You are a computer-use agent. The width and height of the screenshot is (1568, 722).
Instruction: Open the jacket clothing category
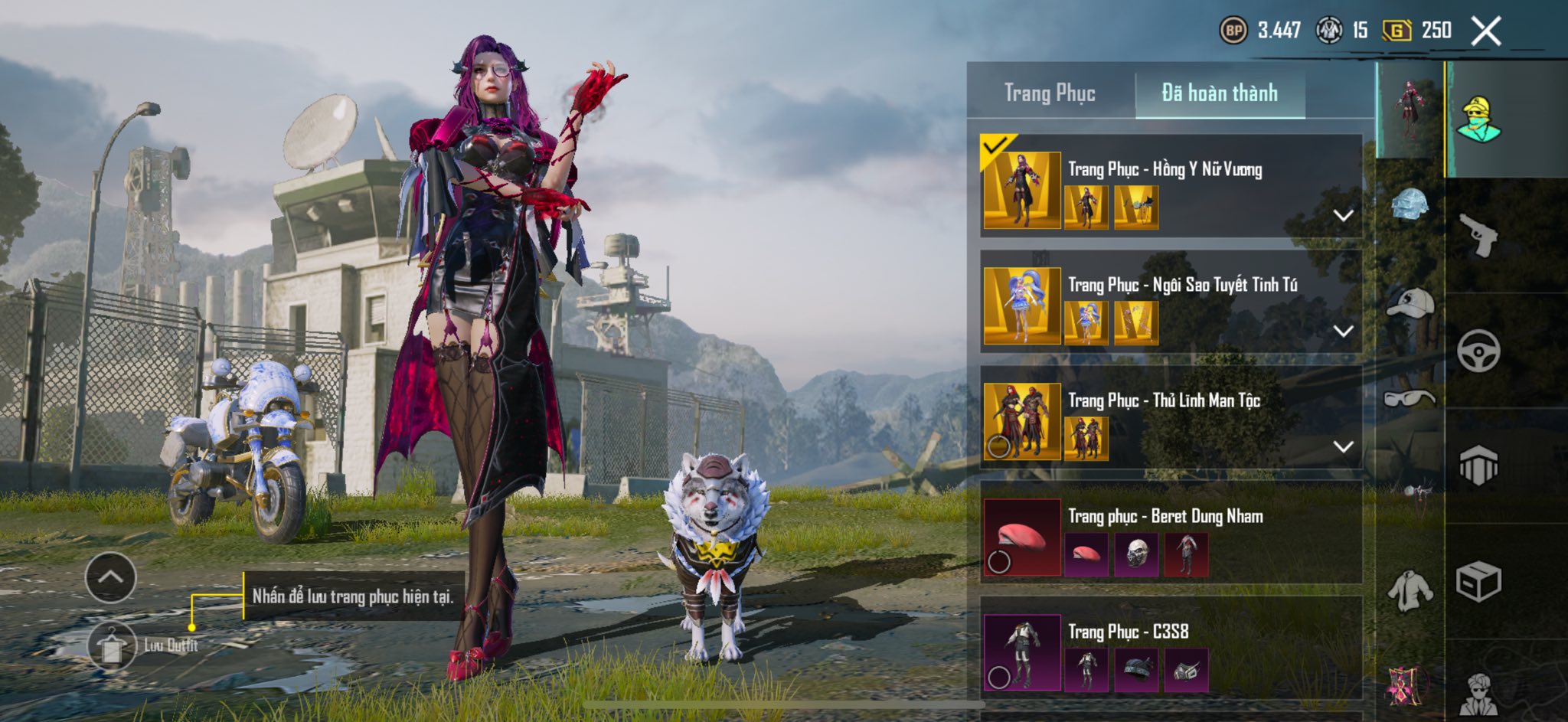(1410, 590)
